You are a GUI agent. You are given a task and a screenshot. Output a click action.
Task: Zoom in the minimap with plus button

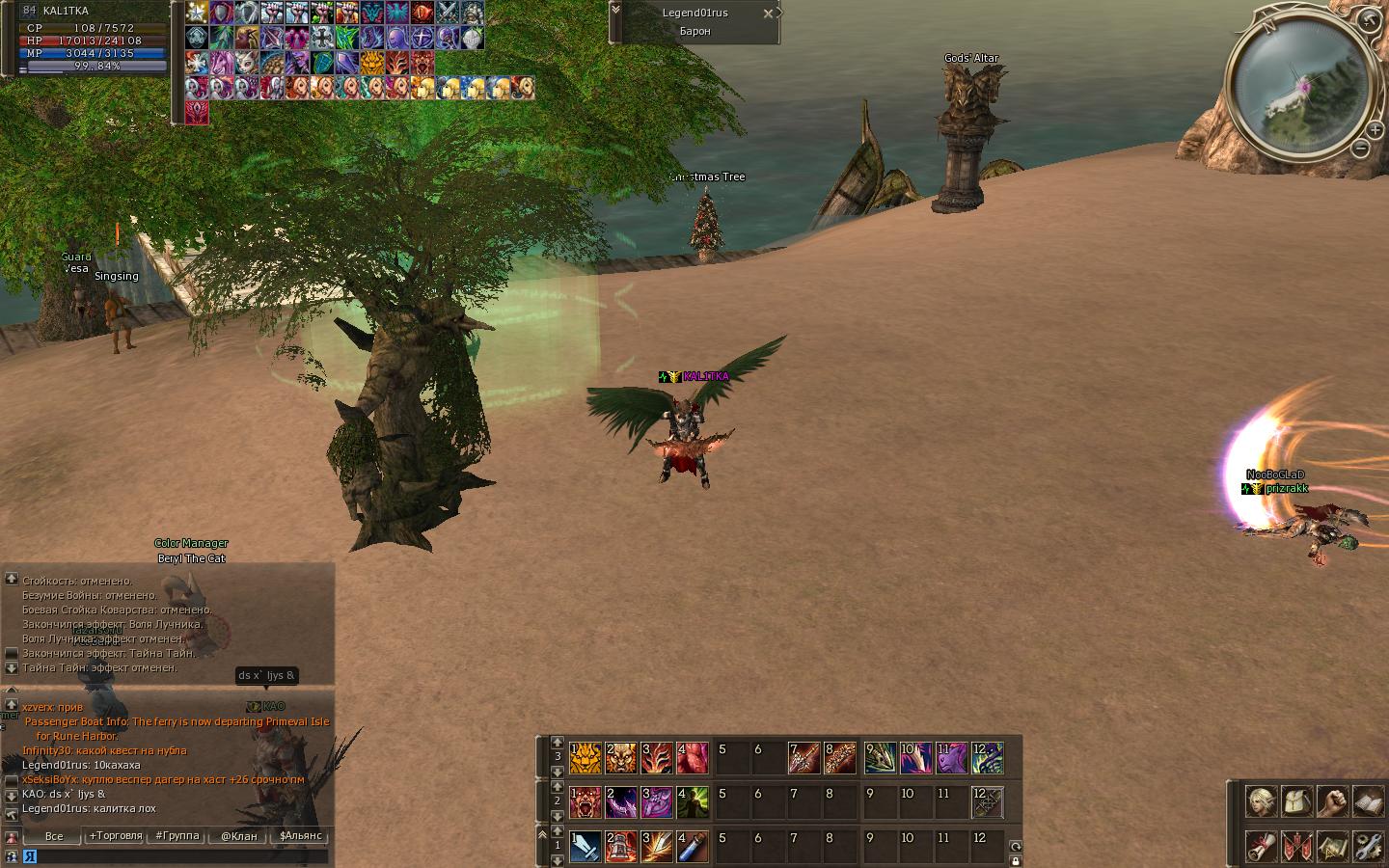click(x=1375, y=128)
